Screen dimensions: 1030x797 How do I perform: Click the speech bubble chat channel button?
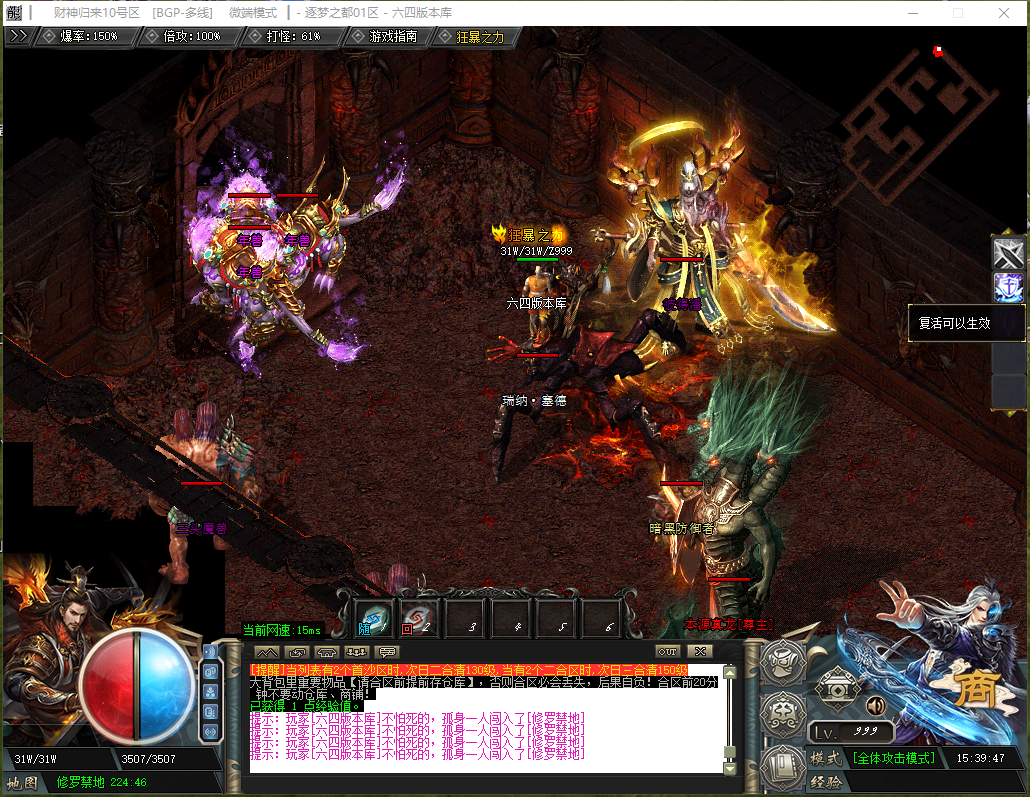pos(386,652)
